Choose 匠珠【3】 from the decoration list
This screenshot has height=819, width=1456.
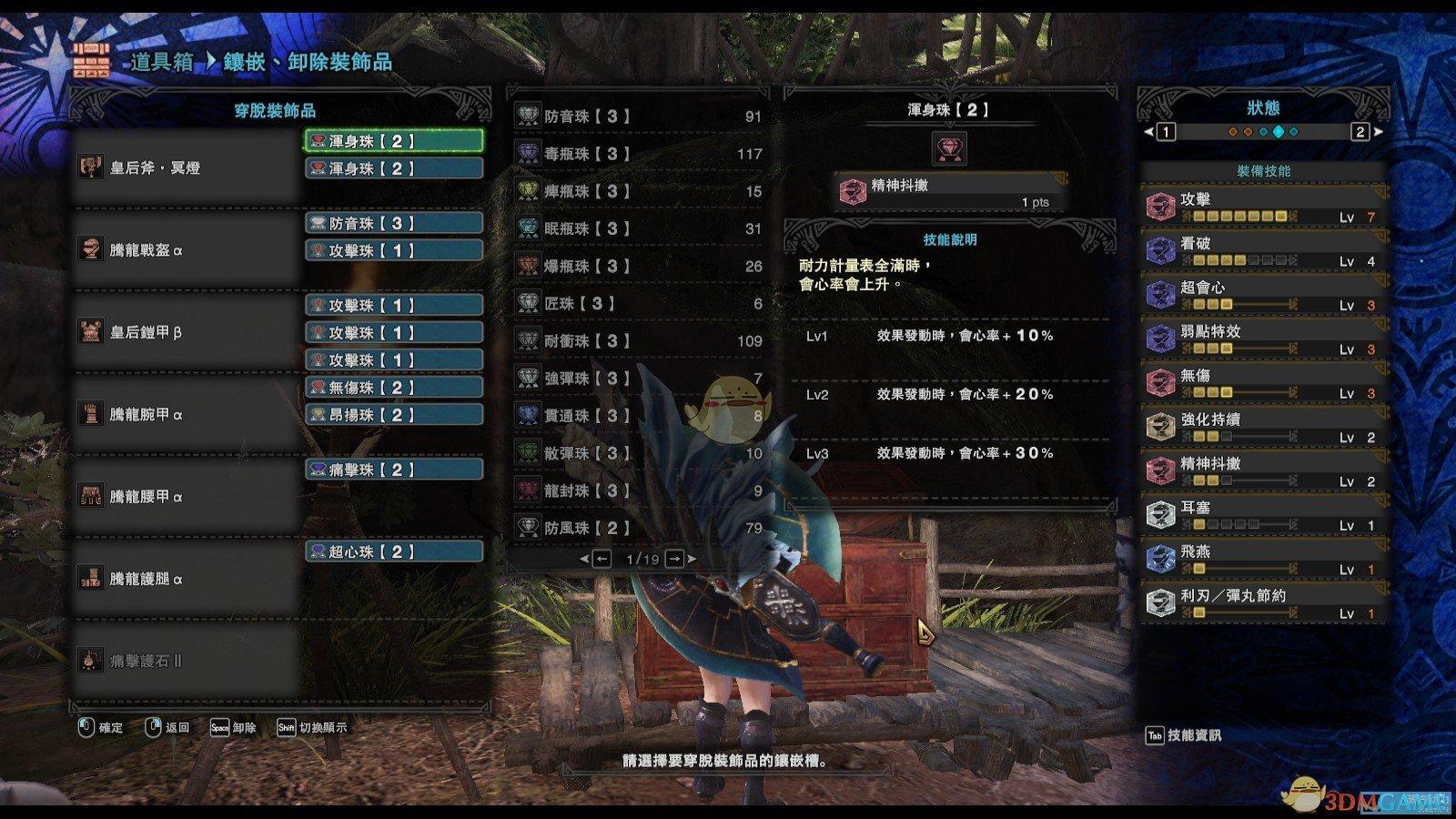point(639,303)
